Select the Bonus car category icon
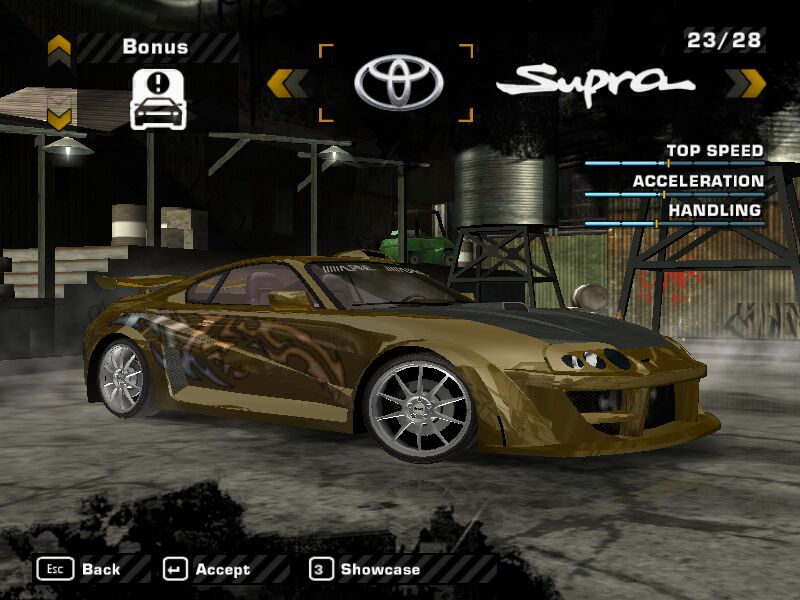 pos(159,98)
